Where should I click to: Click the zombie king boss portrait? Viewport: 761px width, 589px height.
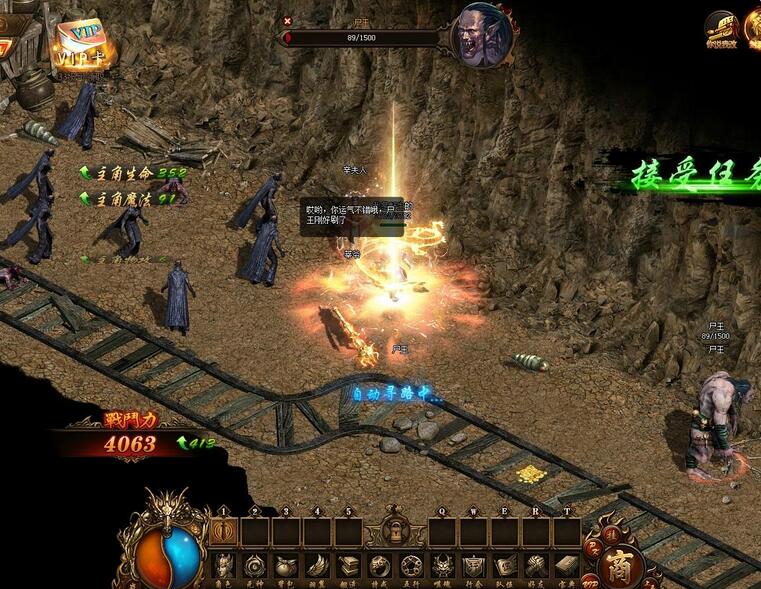(484, 37)
